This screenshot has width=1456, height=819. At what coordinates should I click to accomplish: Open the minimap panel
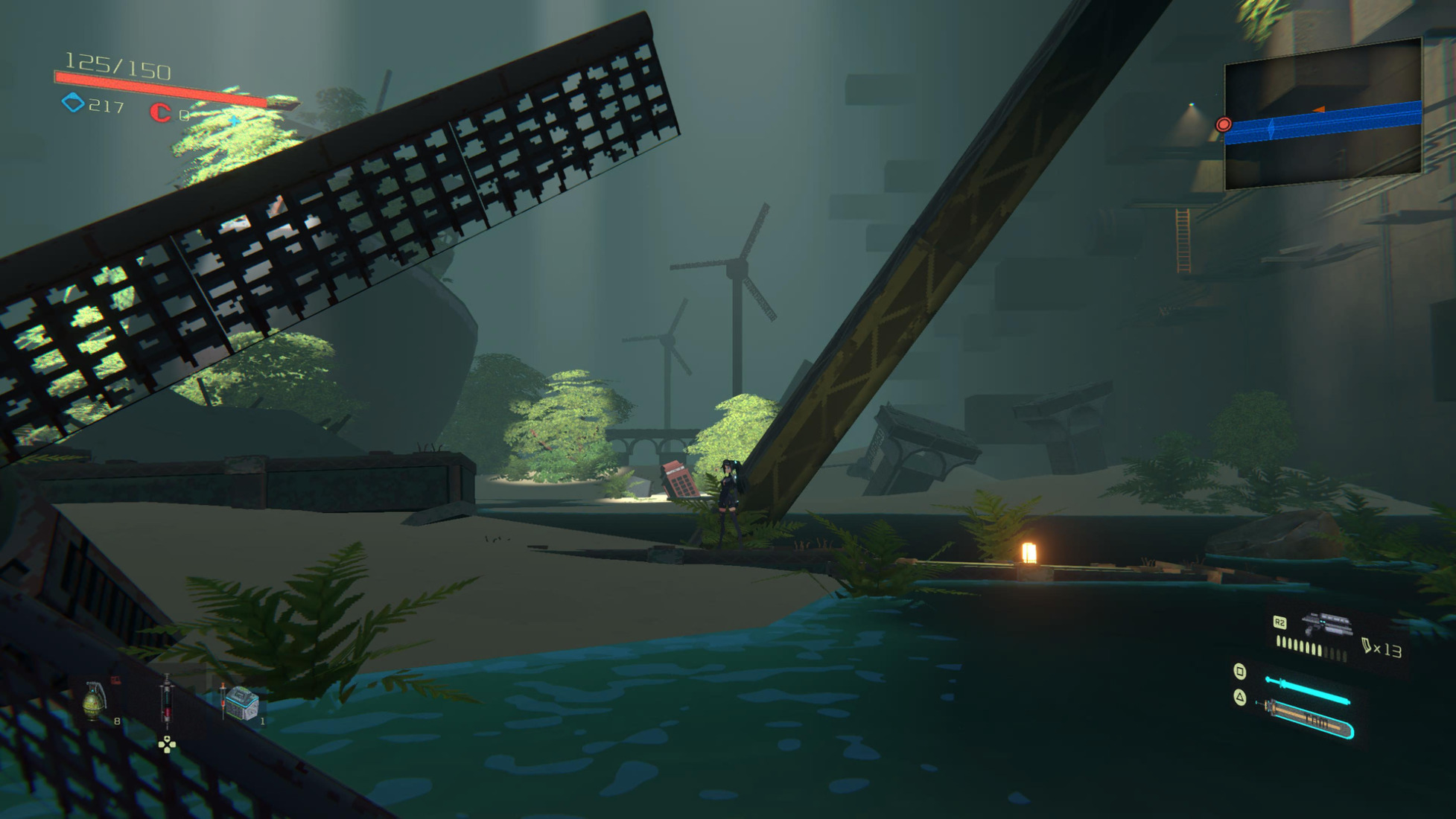(1323, 115)
